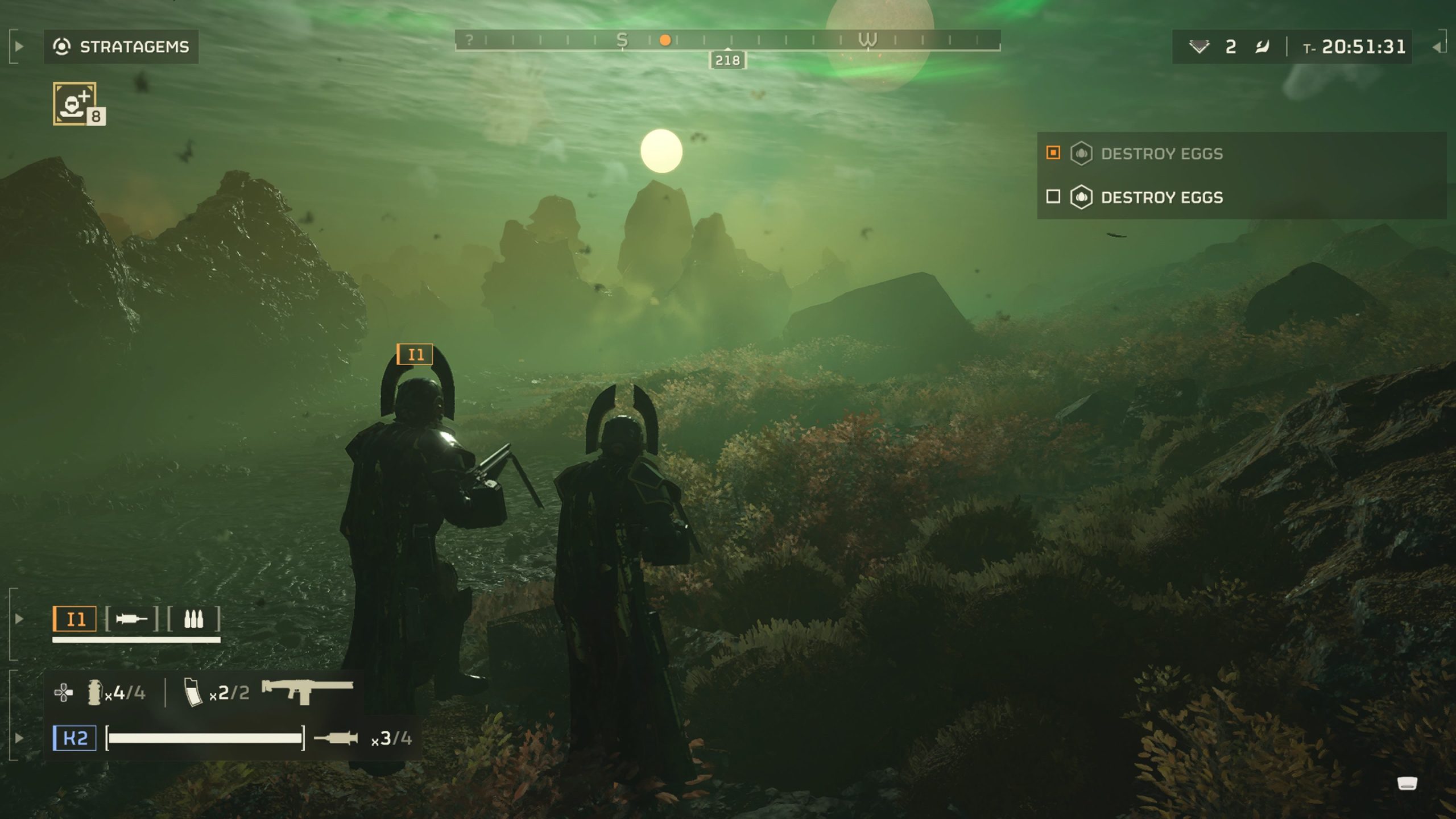Use the stim syringe icon
The height and width of the screenshot is (819, 1456).
tap(336, 738)
